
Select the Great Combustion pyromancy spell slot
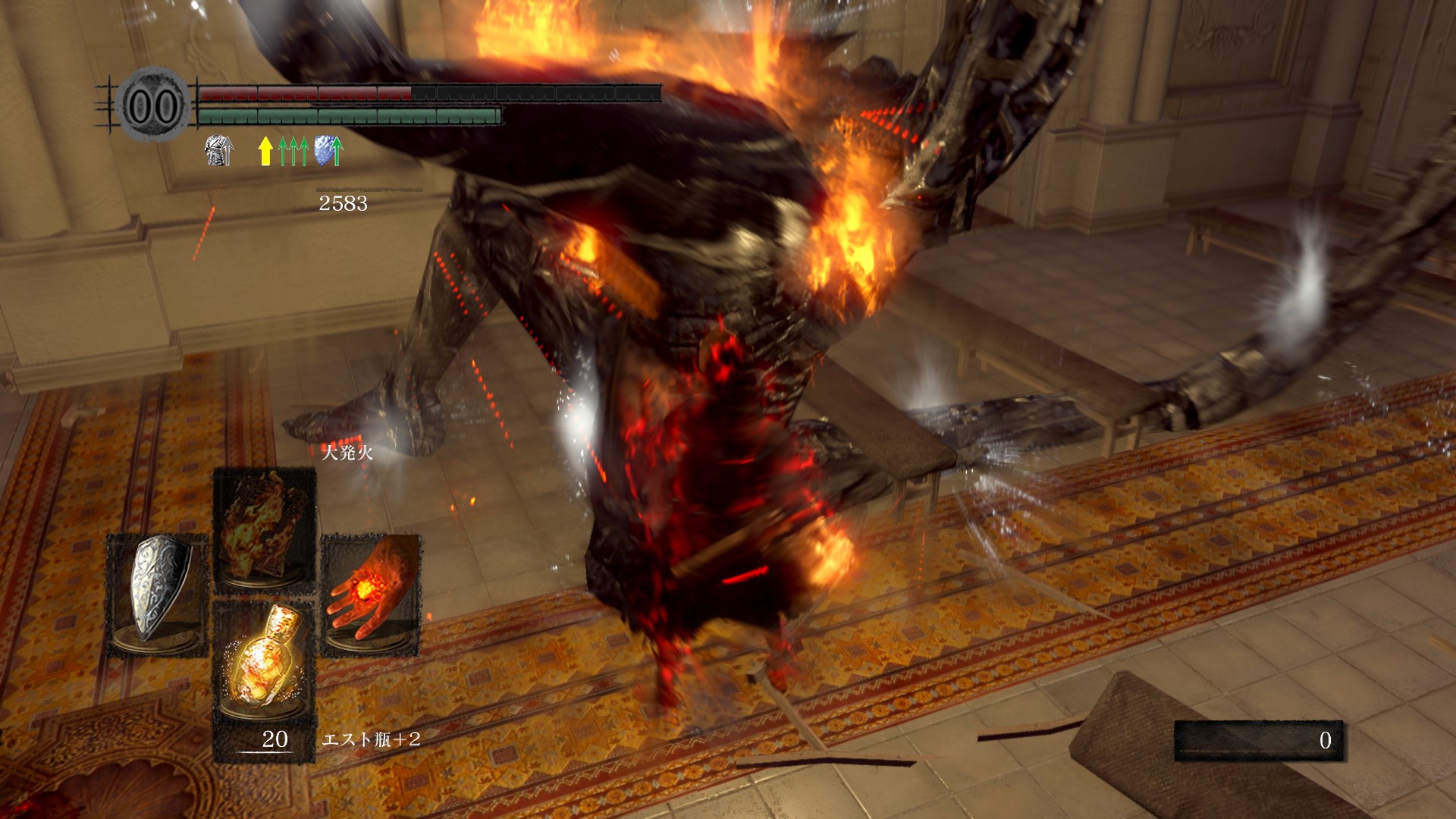coord(264,530)
